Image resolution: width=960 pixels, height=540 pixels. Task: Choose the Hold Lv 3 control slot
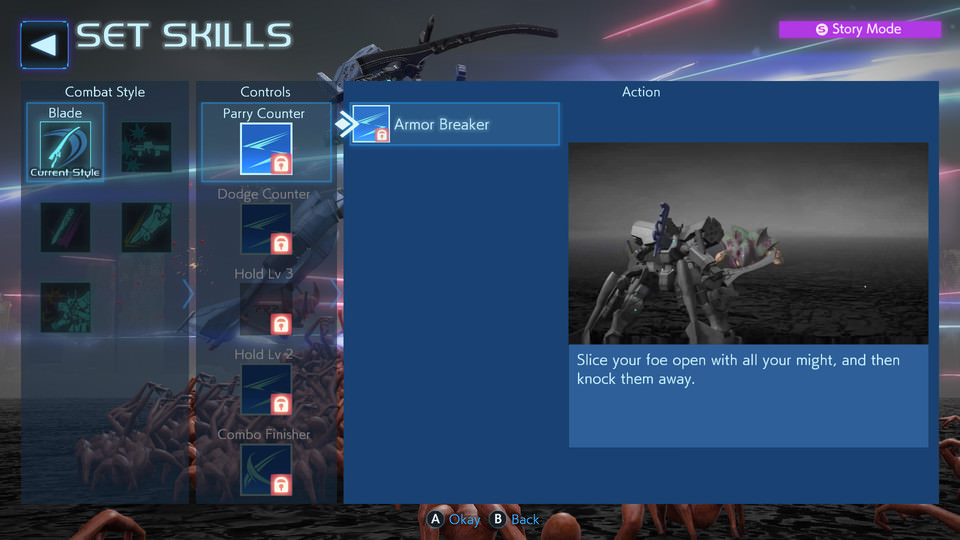tap(265, 308)
